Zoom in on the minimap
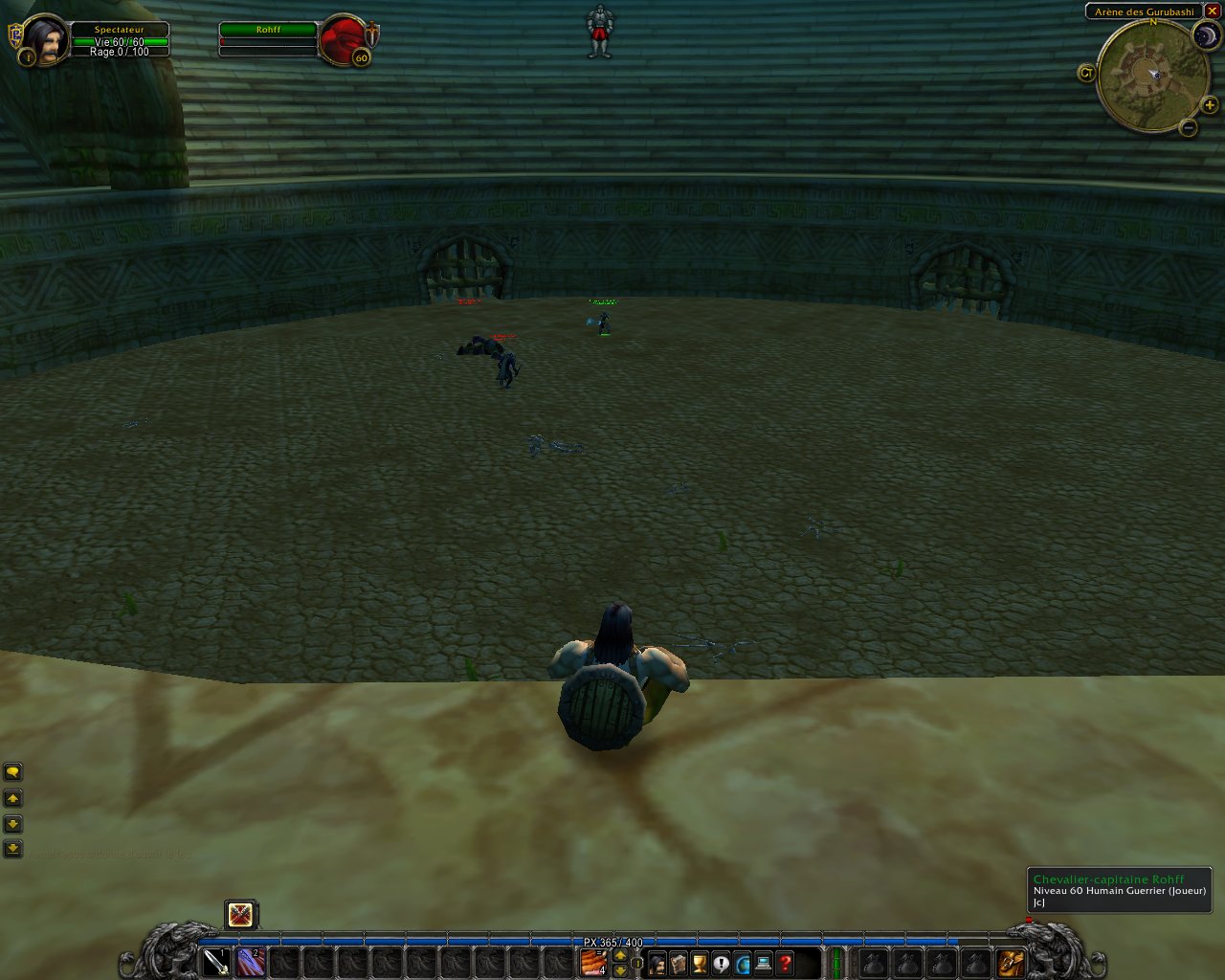1225x980 pixels. [1210, 105]
